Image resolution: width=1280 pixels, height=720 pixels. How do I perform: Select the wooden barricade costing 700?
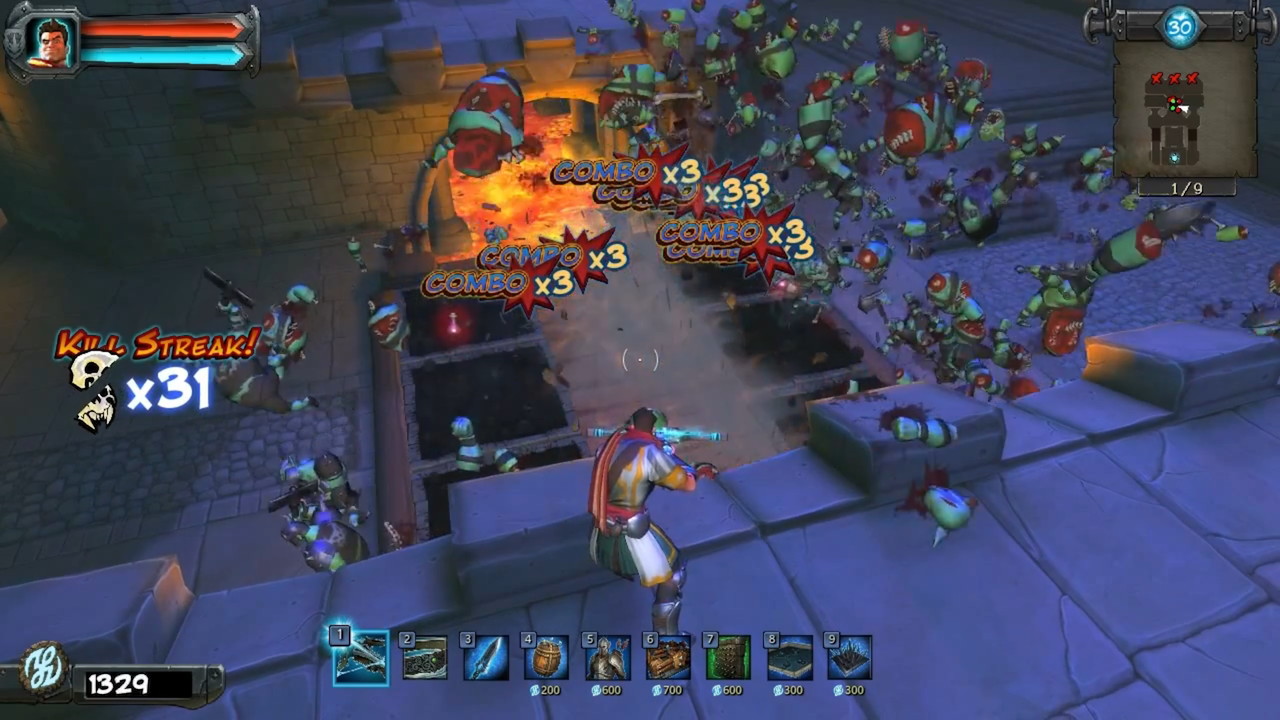(x=668, y=658)
